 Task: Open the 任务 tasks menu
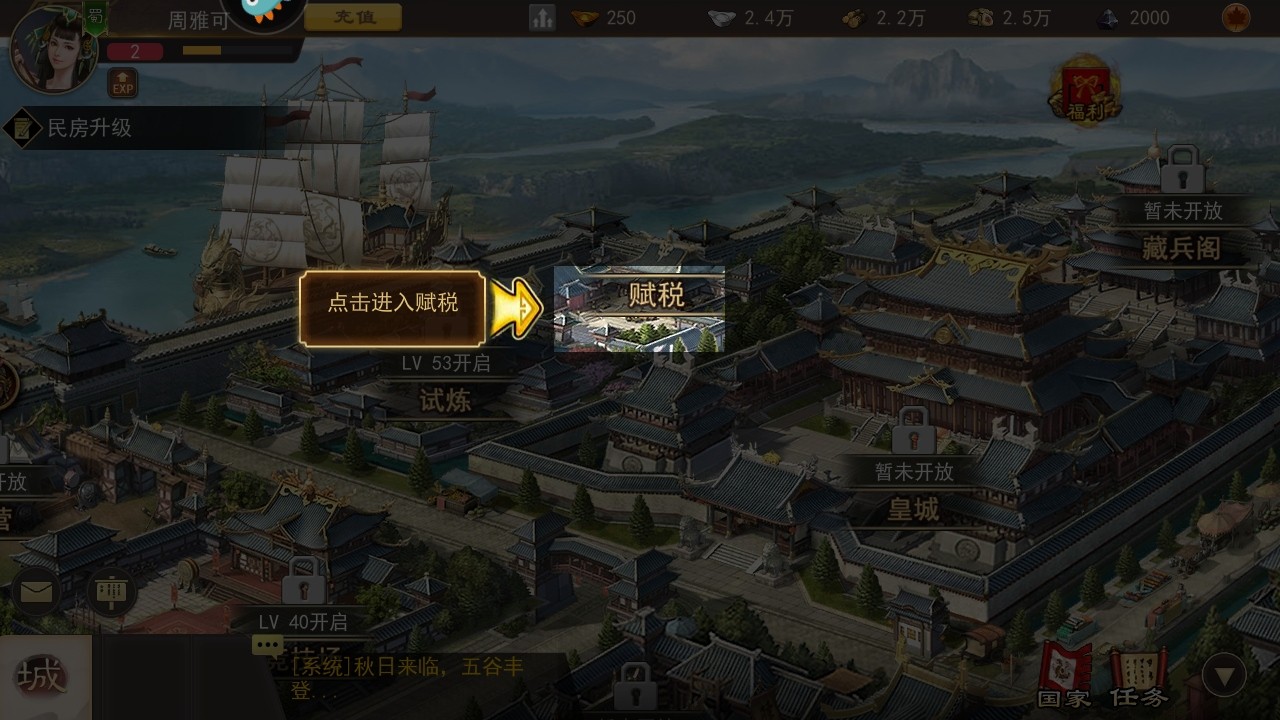(x=1137, y=676)
